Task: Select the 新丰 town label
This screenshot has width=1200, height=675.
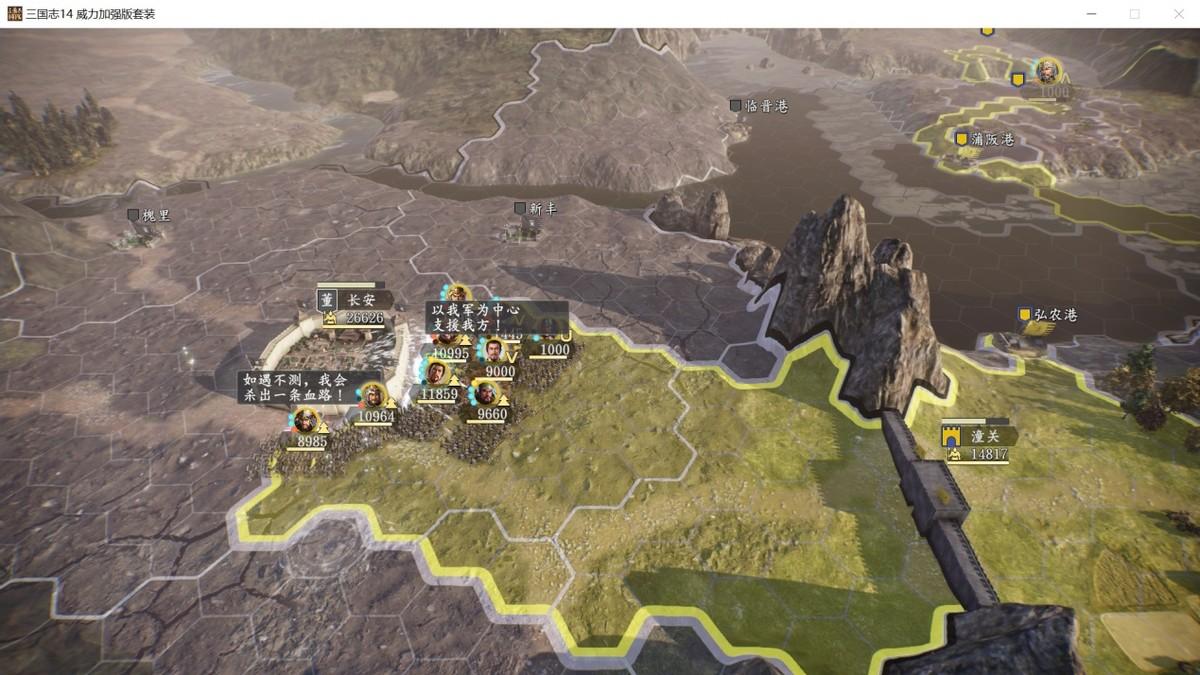Action: pos(542,209)
